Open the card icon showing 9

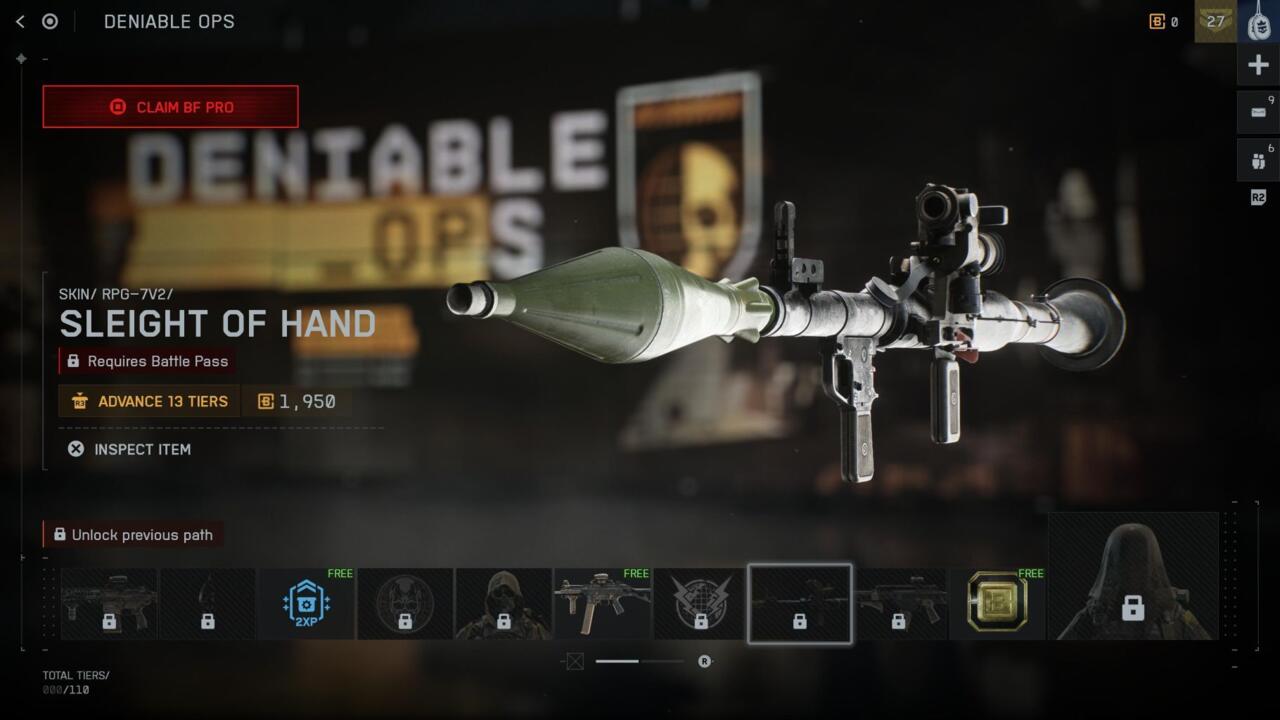(1258, 112)
